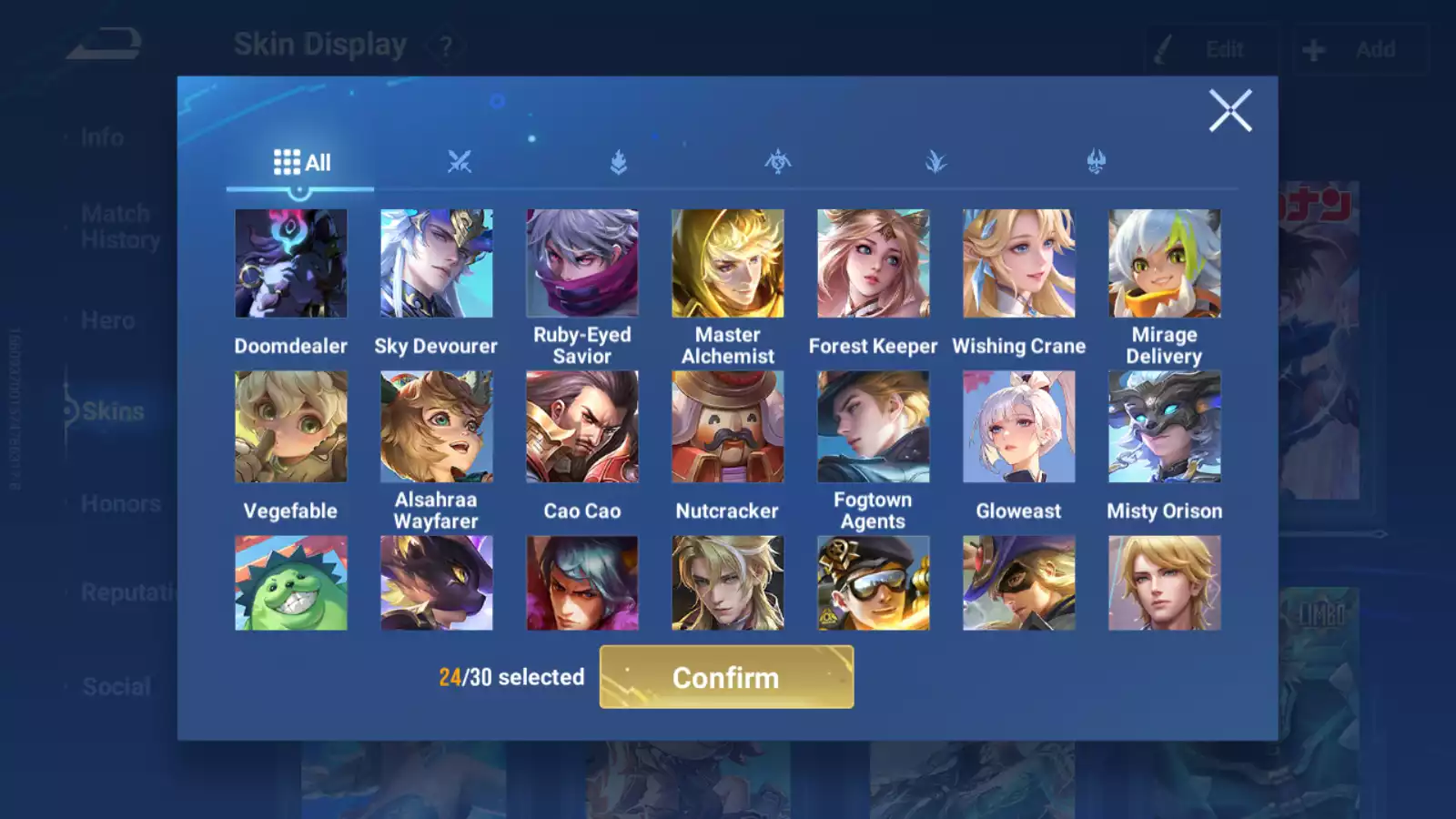Deselect the Cao Cao skin thumbnail
Screen dimensions: 1456x819
tap(581, 426)
